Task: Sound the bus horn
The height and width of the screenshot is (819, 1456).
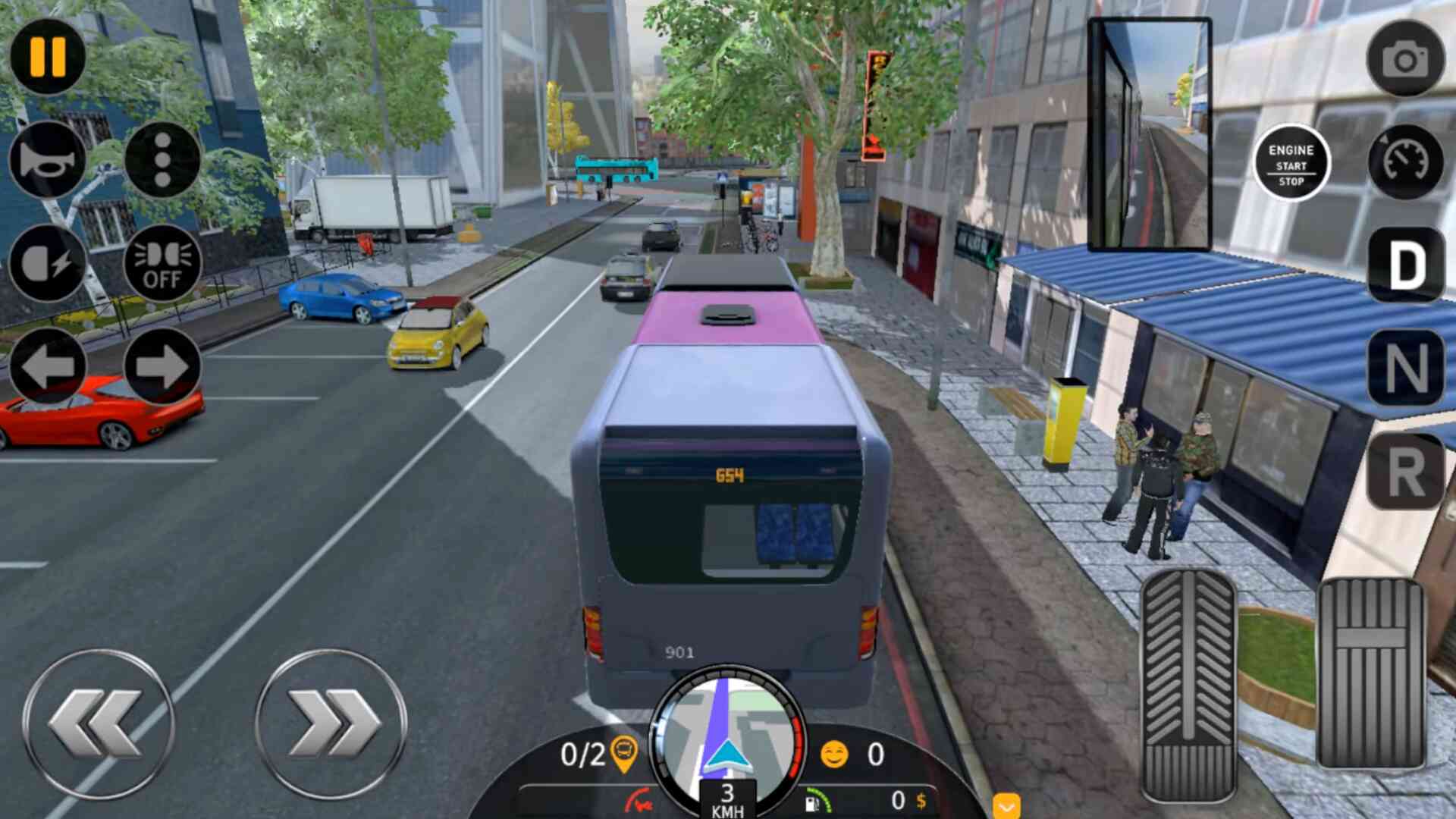Action: tap(48, 160)
